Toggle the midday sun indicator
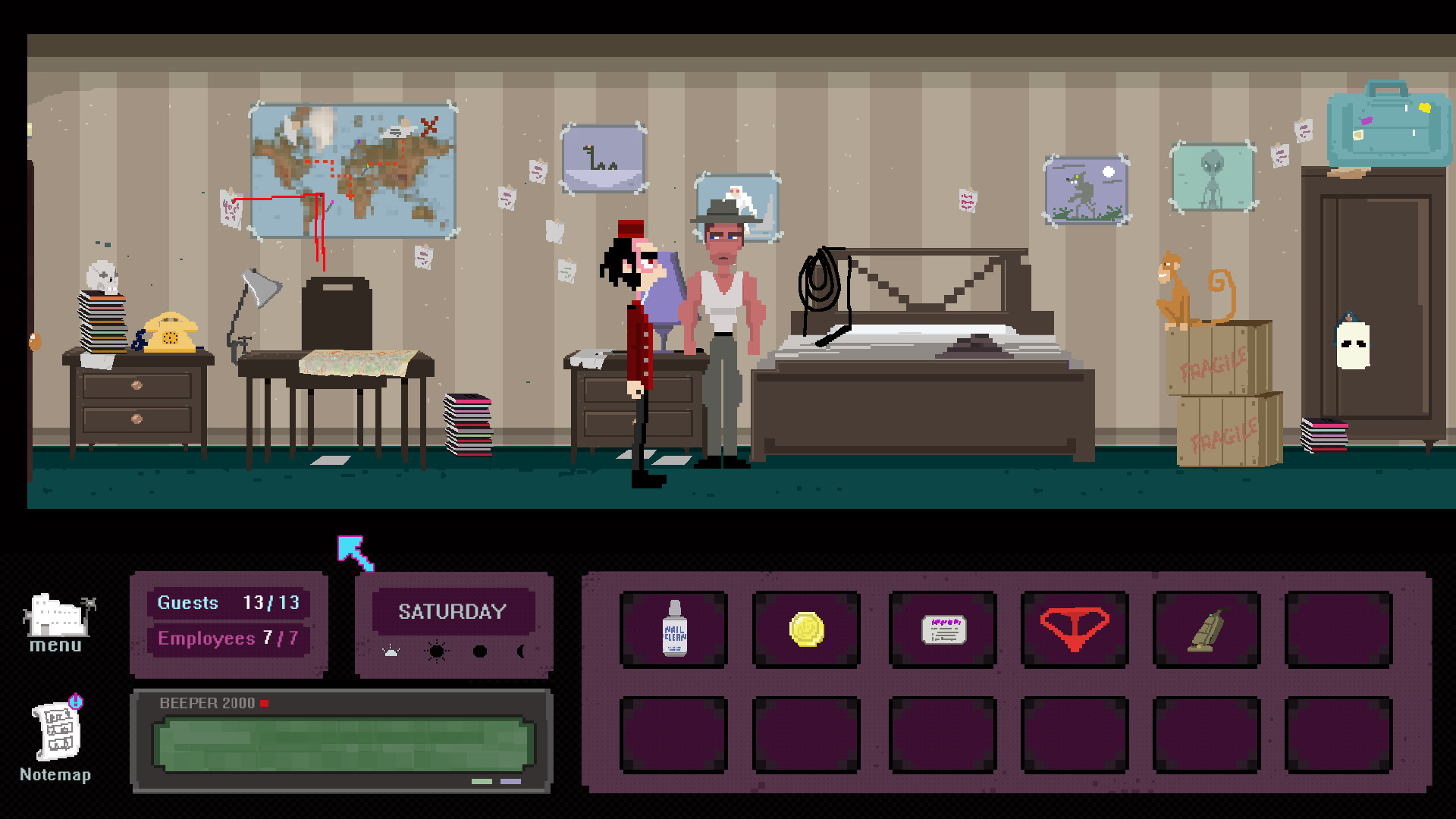1456x819 pixels. (x=435, y=651)
